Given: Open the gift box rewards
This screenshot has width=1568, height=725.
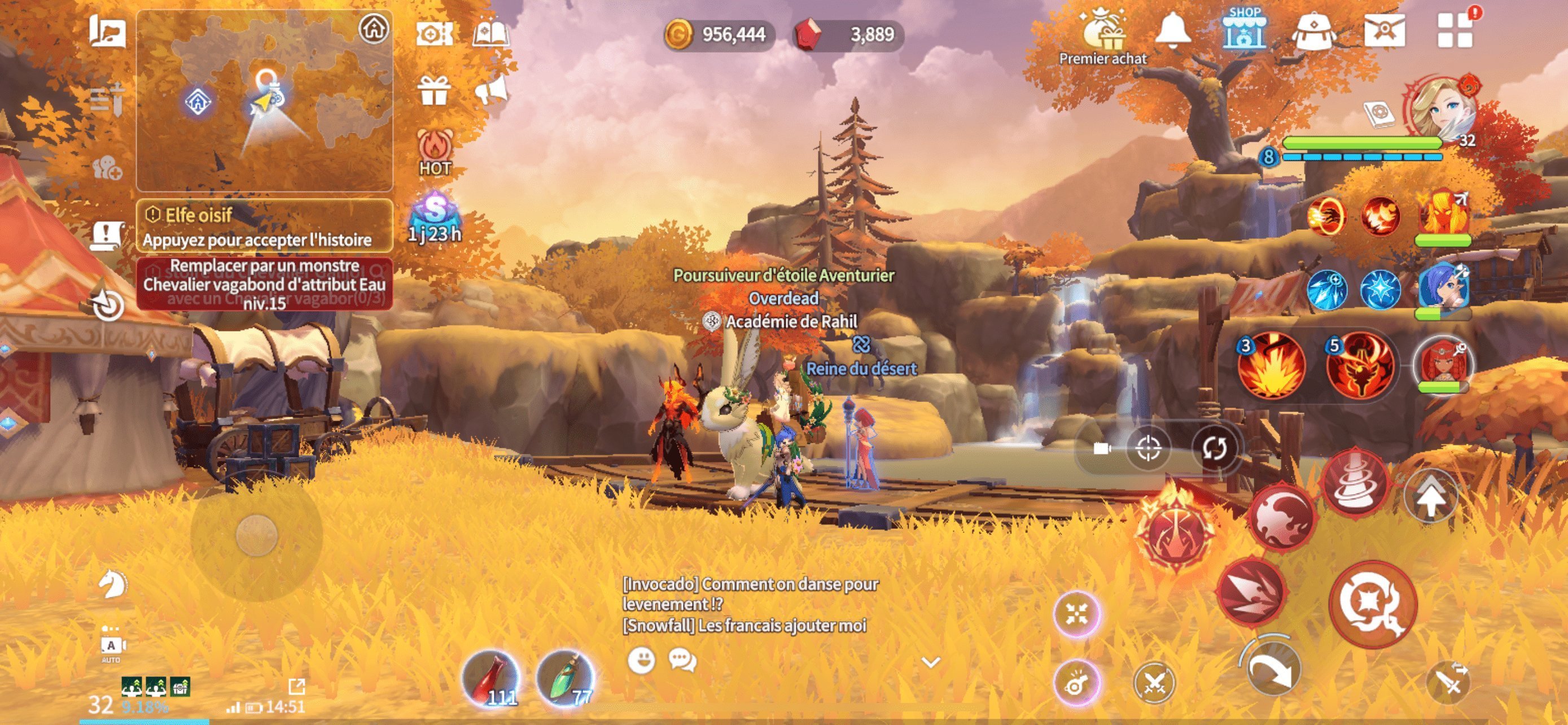Looking at the screenshot, I should tap(433, 91).
